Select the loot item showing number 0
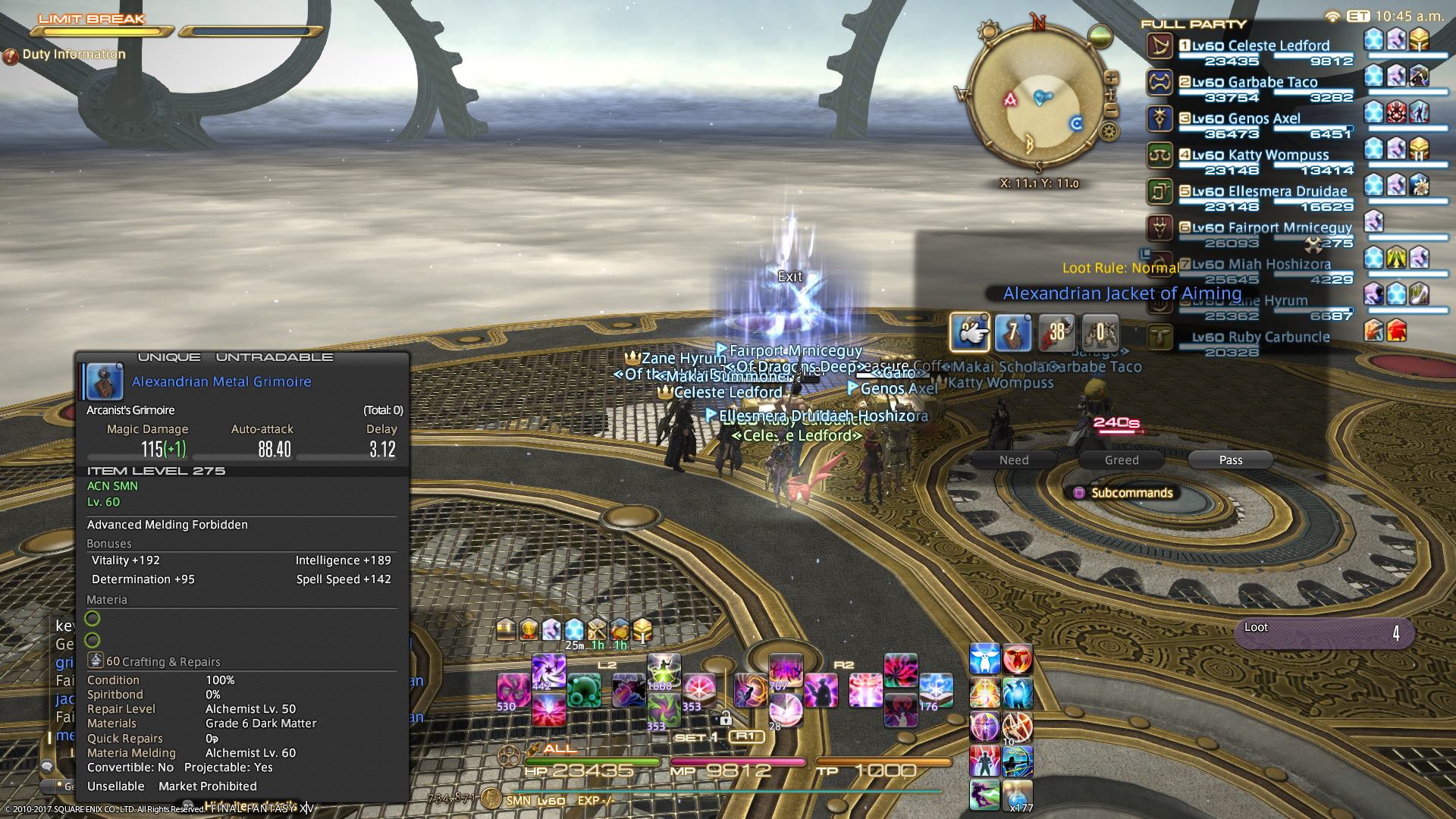1456x819 pixels. tap(1100, 332)
